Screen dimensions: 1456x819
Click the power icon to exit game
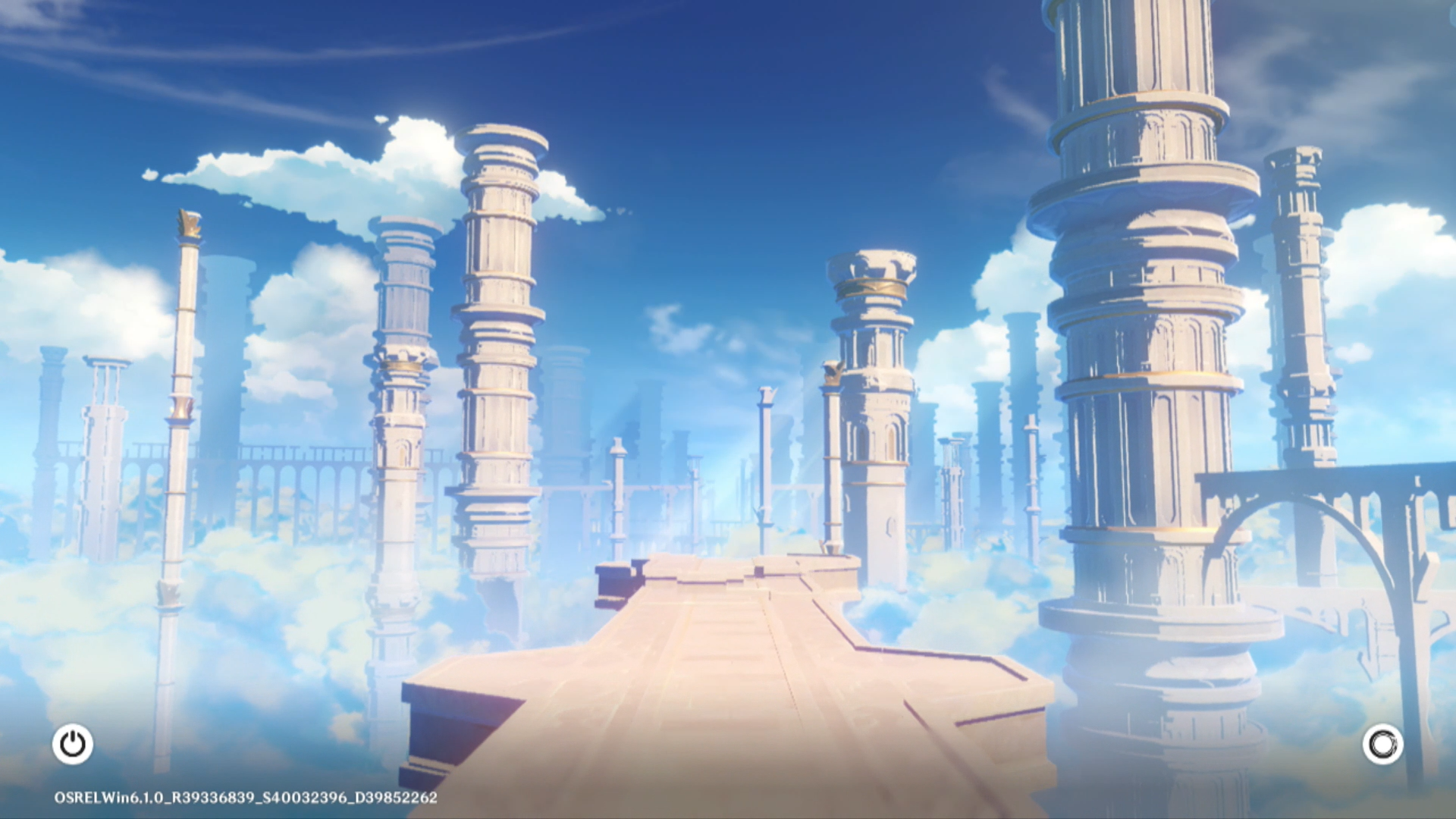pos(73,744)
